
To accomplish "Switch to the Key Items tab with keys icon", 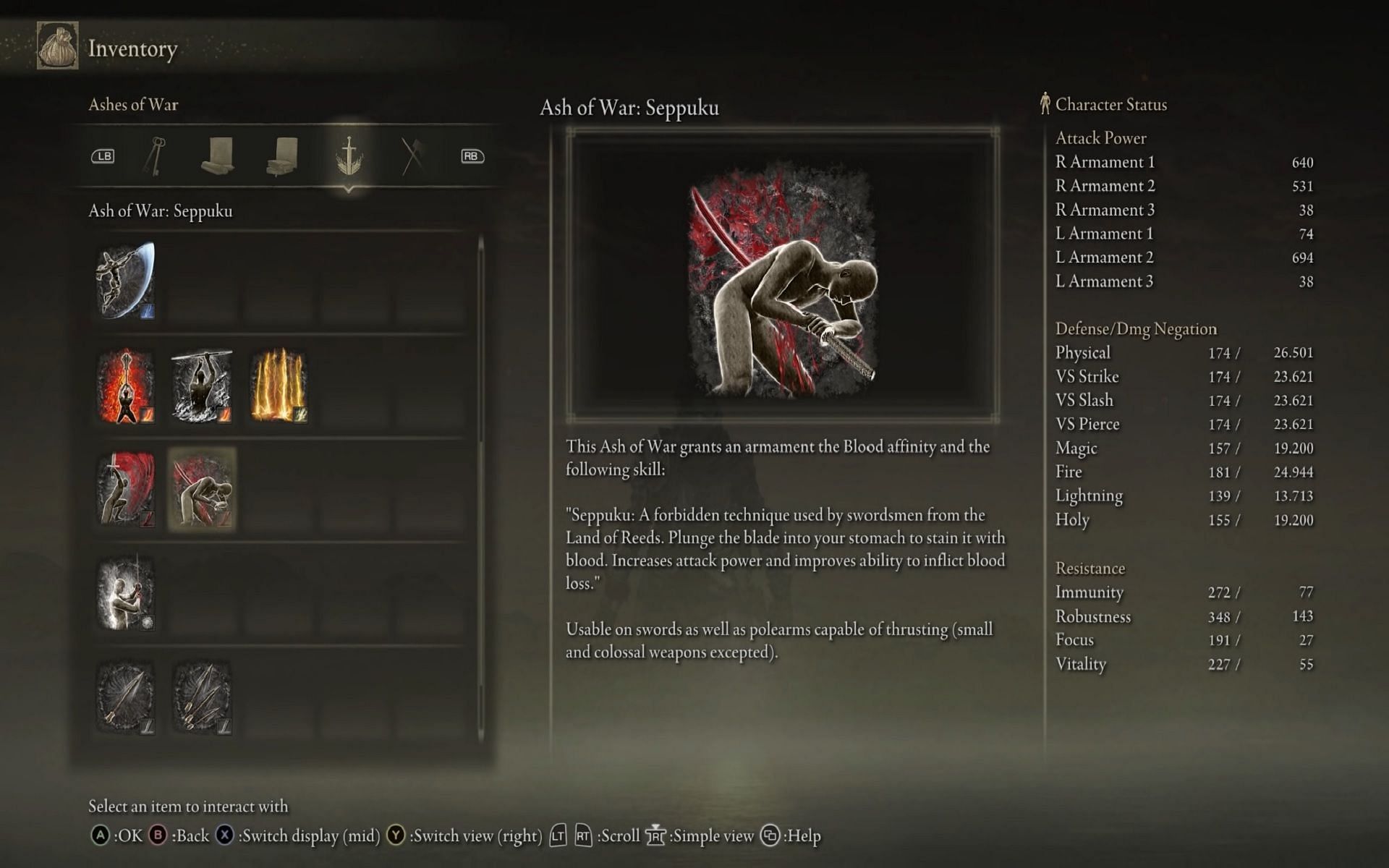I will [156, 156].
